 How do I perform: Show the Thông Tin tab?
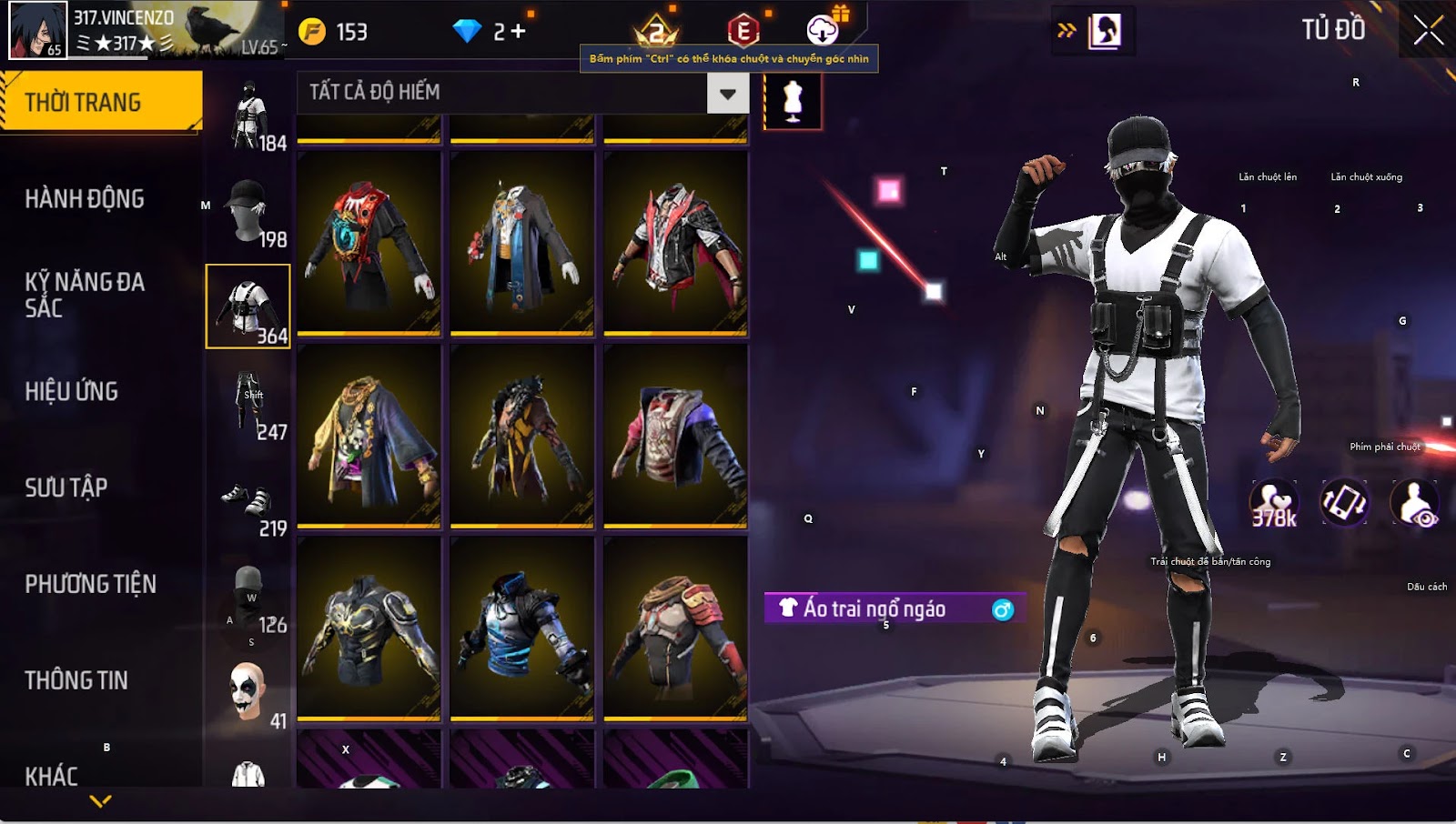76,680
